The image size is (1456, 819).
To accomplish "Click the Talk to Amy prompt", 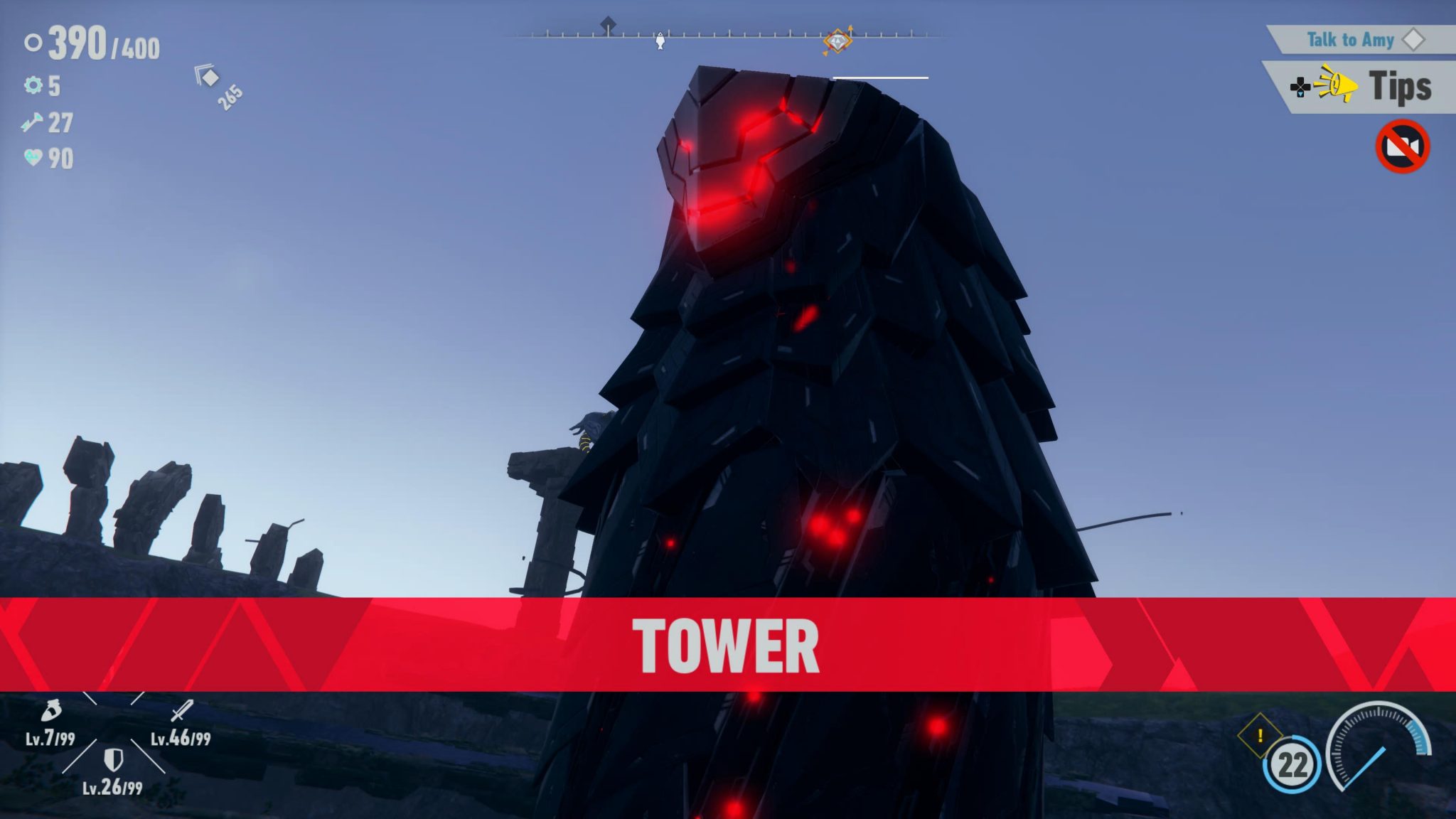I will pos(1351,41).
